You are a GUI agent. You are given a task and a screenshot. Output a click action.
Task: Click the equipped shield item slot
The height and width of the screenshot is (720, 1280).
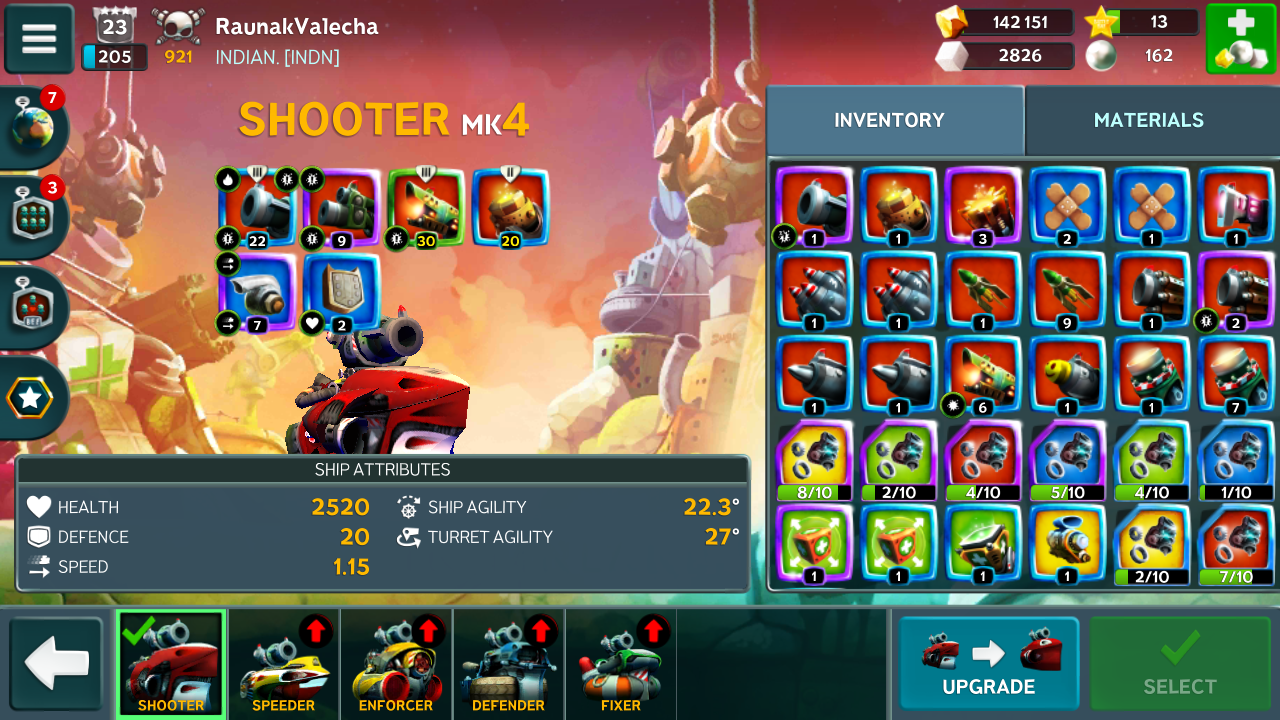coord(342,292)
